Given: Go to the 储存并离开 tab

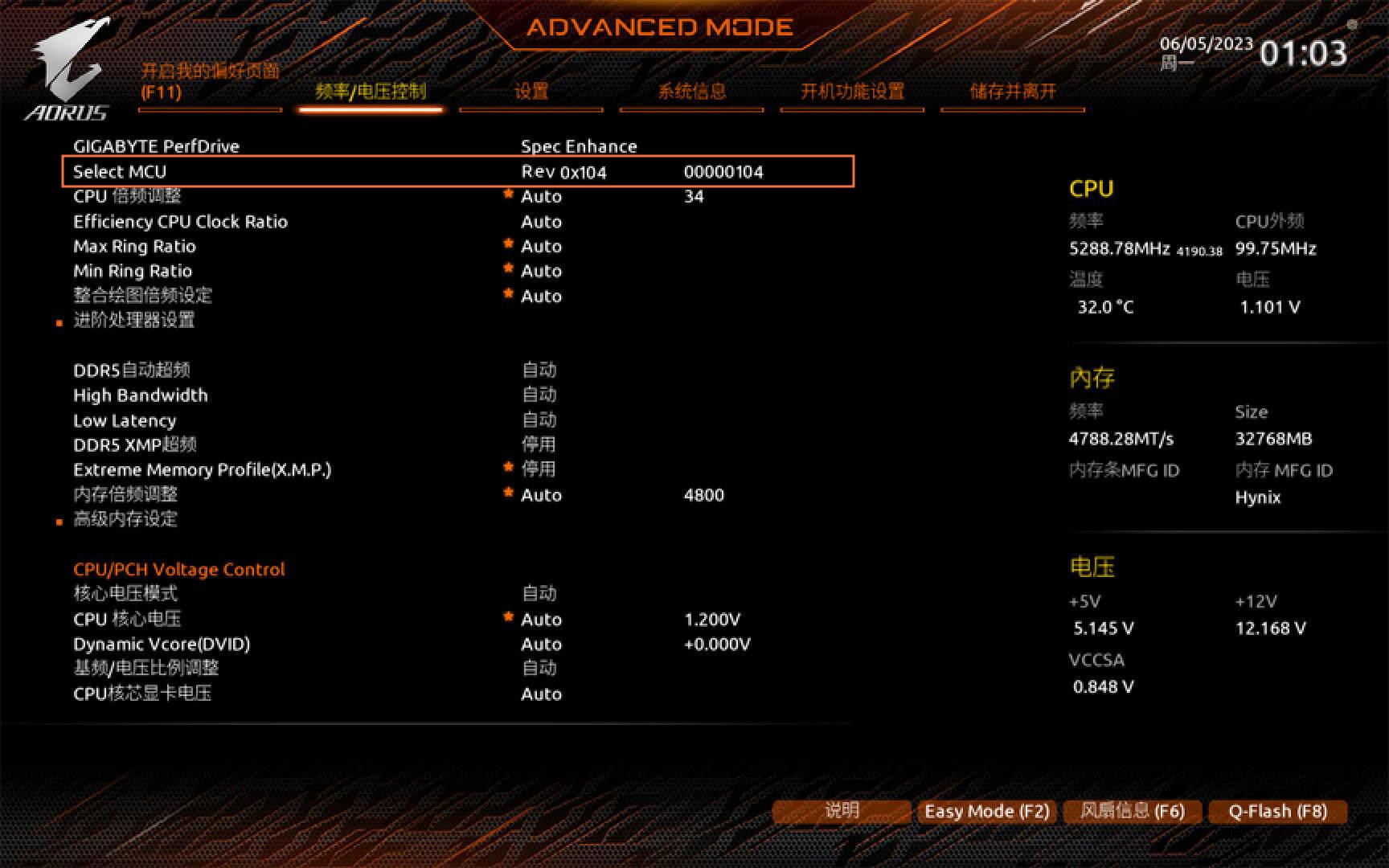Looking at the screenshot, I should click(1012, 92).
